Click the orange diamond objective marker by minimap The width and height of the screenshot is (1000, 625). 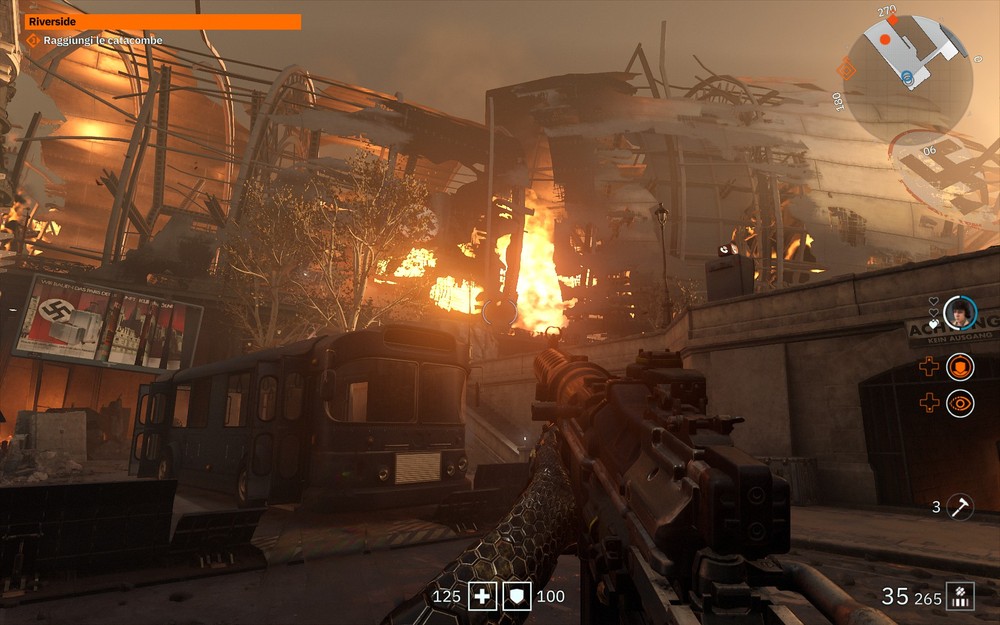click(846, 69)
